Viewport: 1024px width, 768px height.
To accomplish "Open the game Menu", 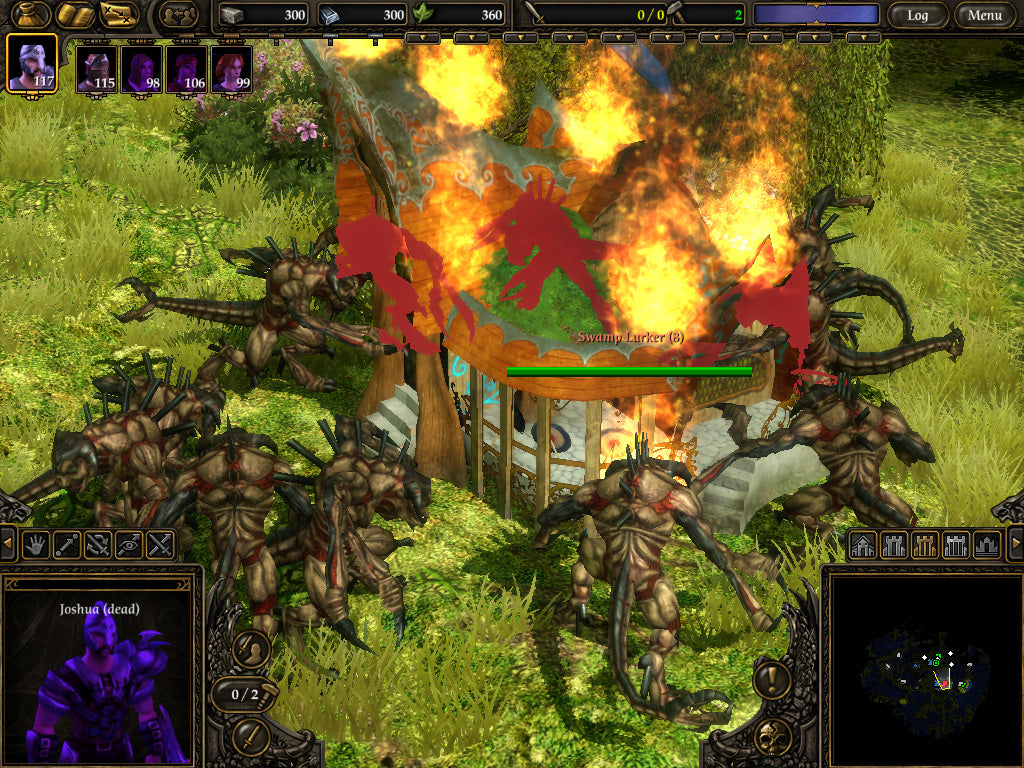I will pos(985,15).
